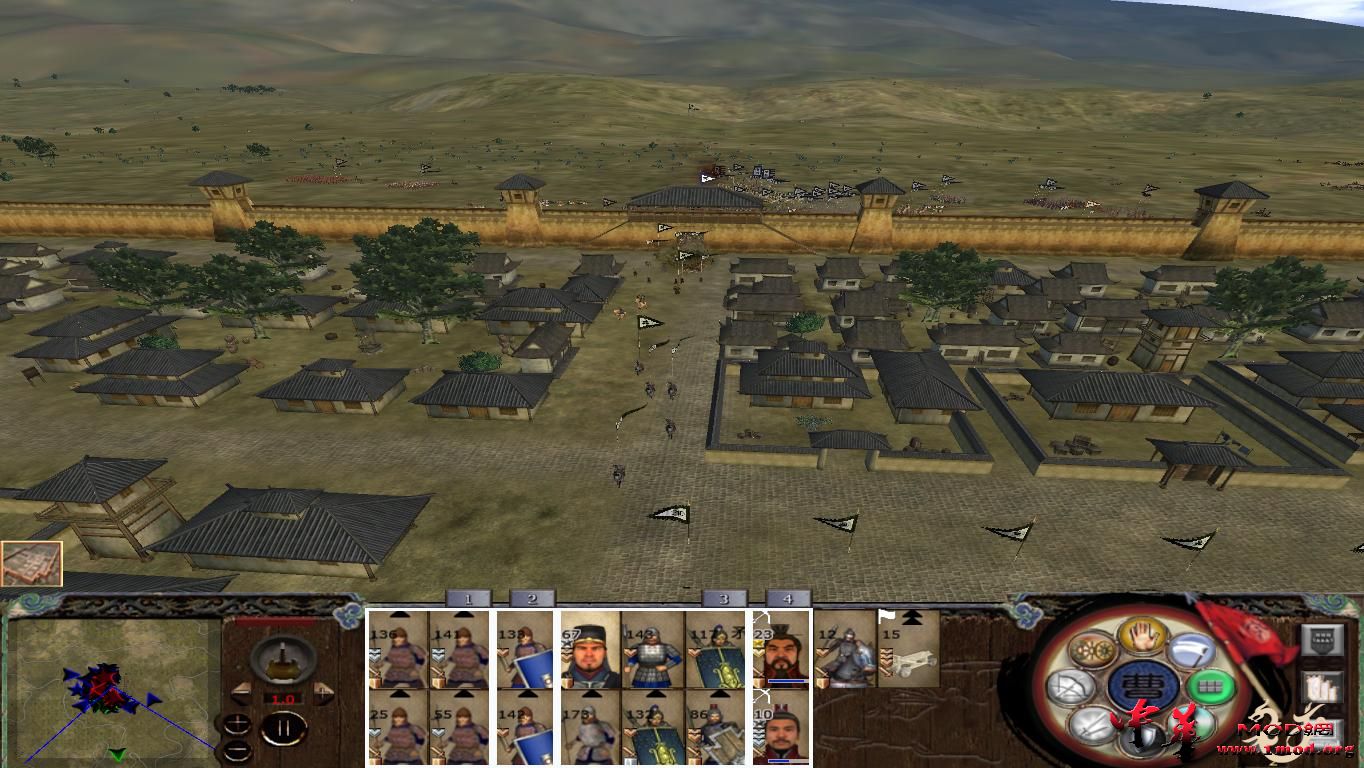Click the Cao emblem at the command wheel center

(x=1141, y=684)
